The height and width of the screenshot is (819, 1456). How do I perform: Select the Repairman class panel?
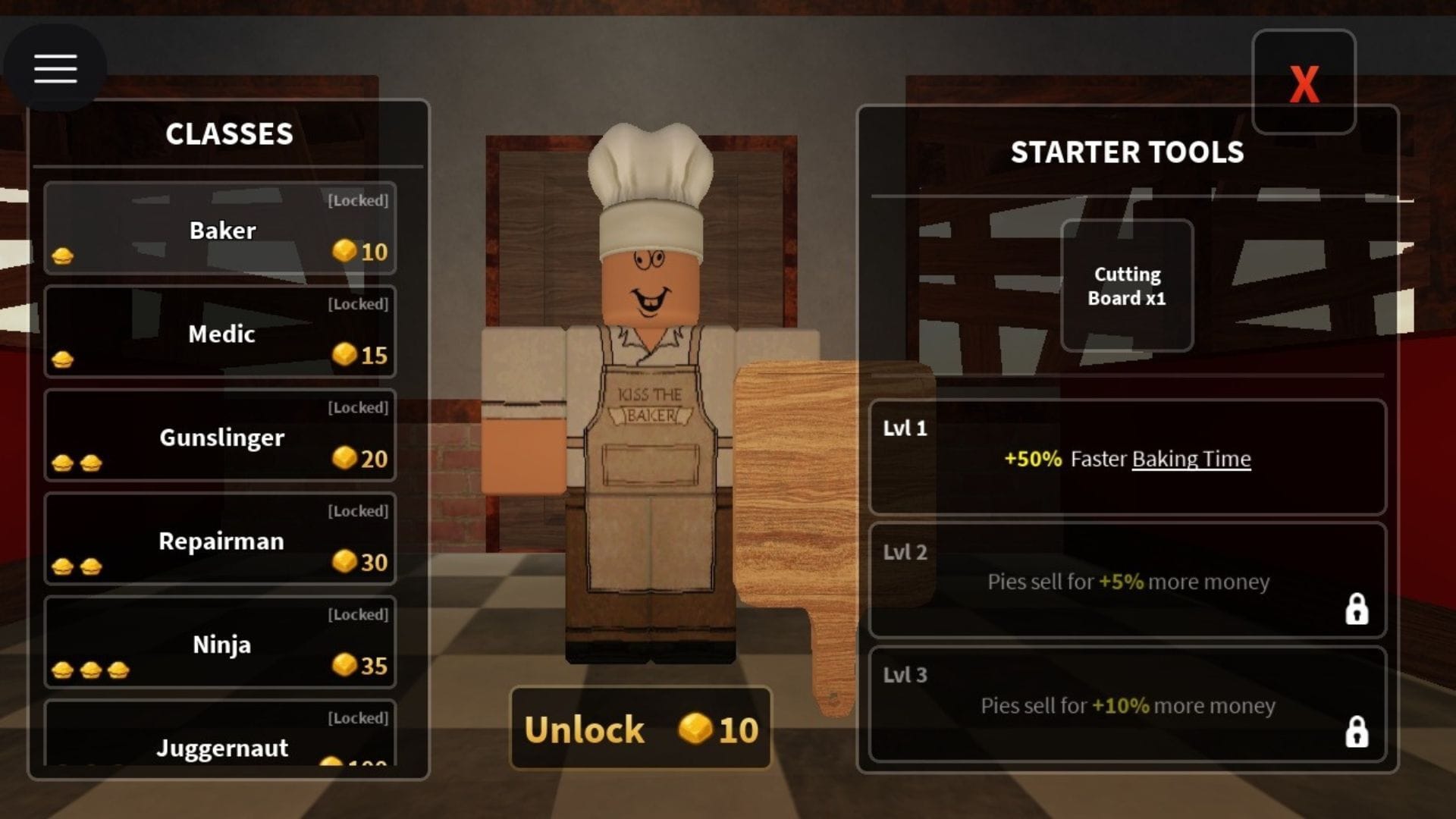[220, 540]
